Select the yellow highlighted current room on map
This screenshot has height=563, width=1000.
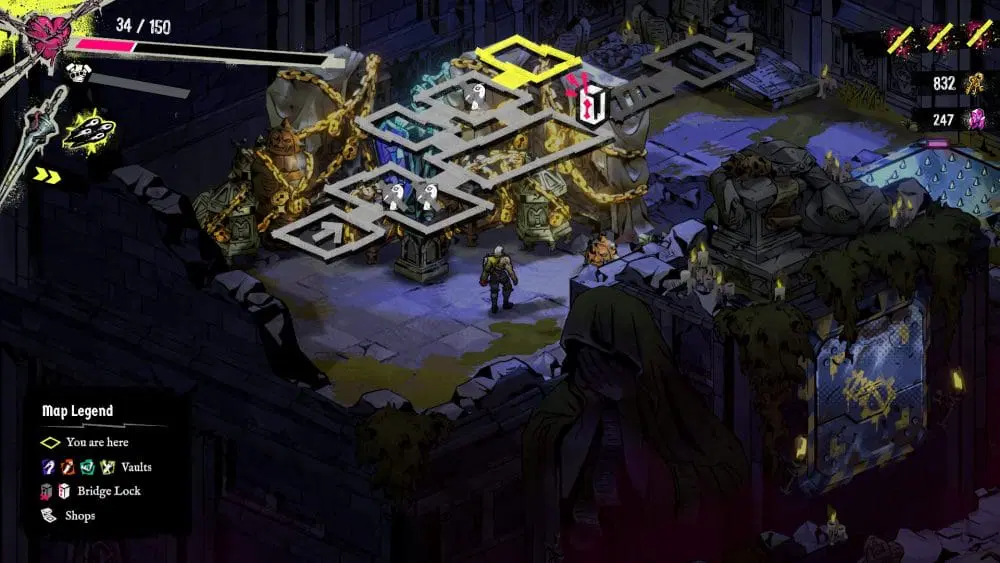pyautogui.click(x=513, y=59)
